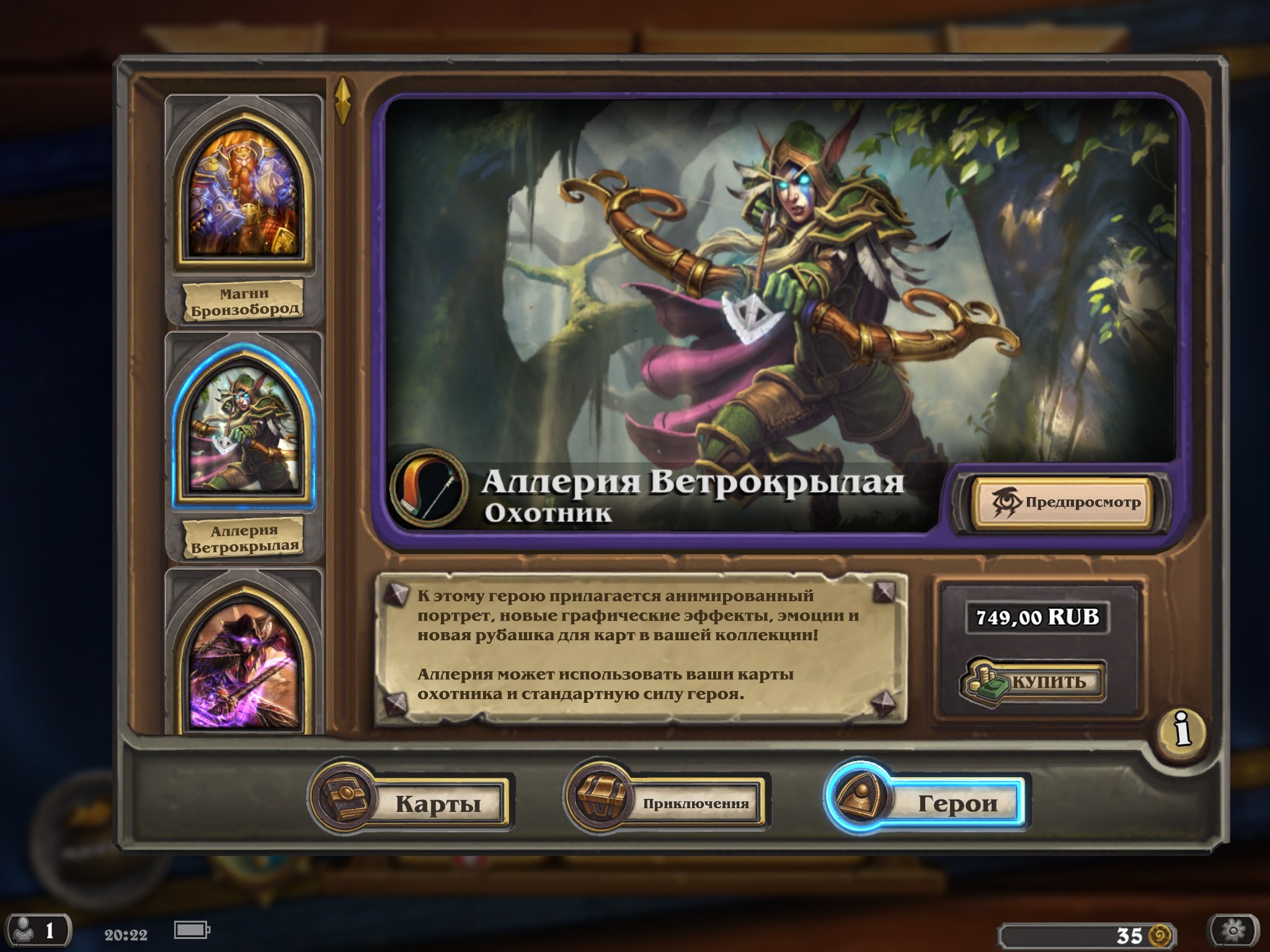Open the friends list button

36,931
